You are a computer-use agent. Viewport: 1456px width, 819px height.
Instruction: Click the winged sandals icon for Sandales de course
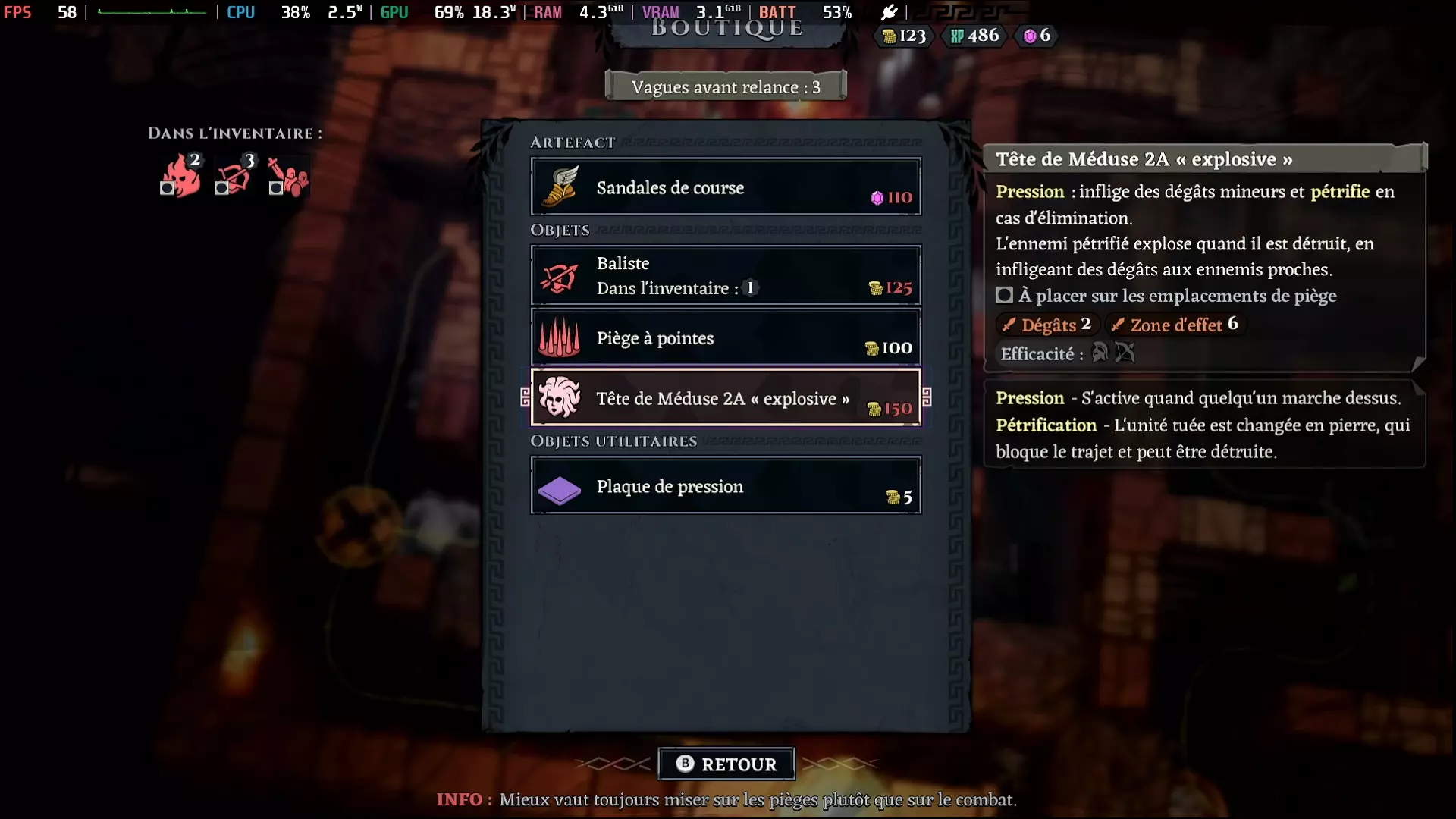pyautogui.click(x=560, y=187)
